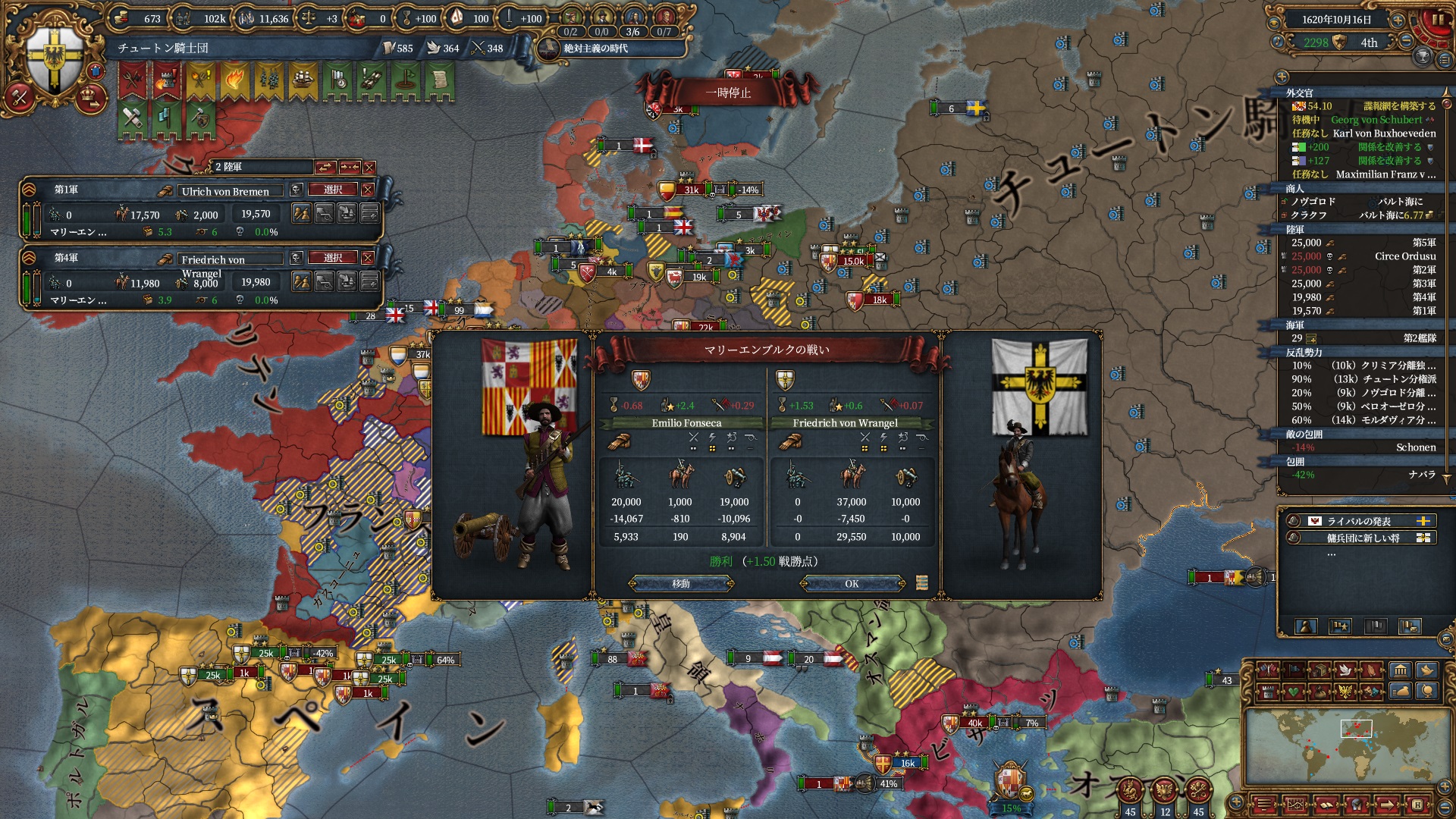The height and width of the screenshot is (819, 1456).
Task: Merge the selected armies with converging-arrows button
Action: coord(349,167)
